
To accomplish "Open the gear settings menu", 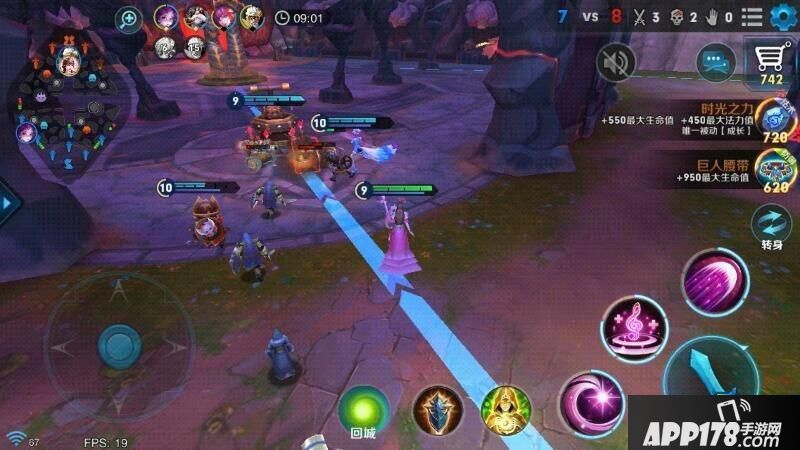I will coord(782,16).
